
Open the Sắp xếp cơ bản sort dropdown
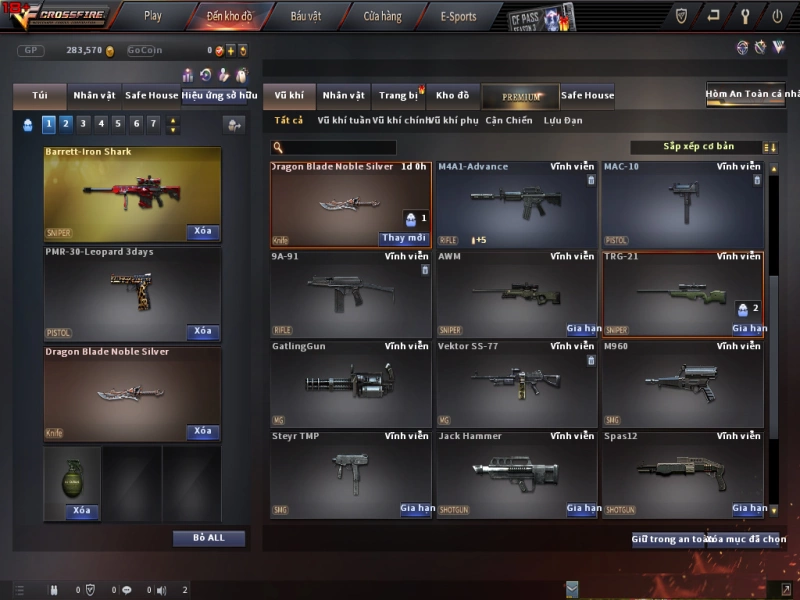coord(697,147)
